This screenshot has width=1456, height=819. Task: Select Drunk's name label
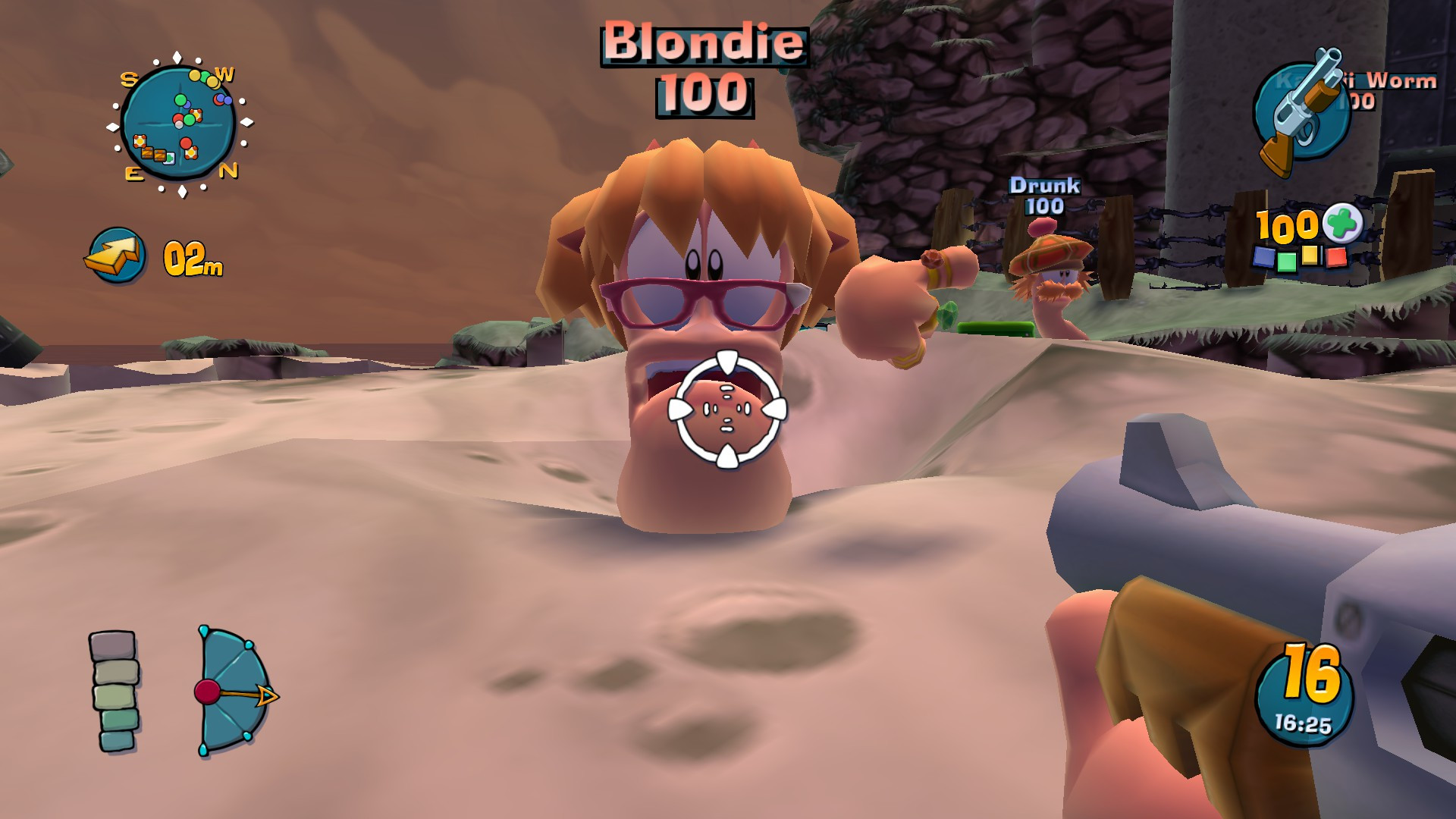pos(1045,186)
